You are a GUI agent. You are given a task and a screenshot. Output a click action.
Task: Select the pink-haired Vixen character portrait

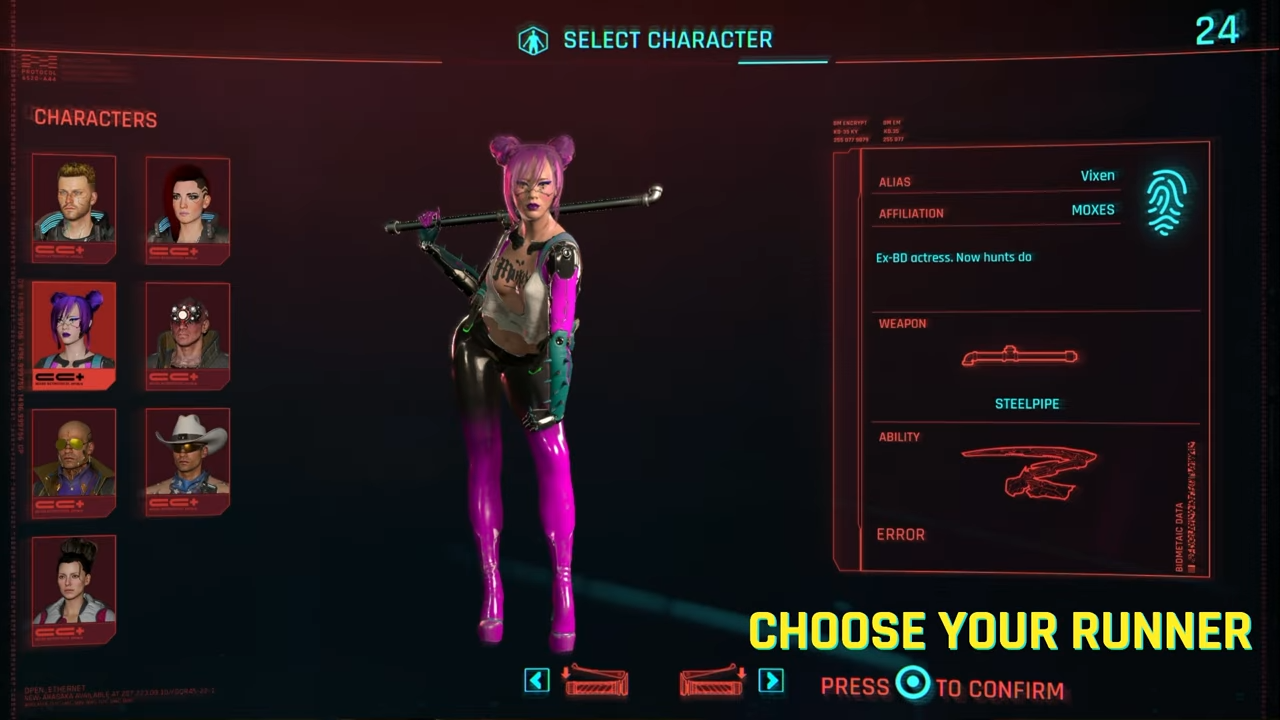click(74, 330)
